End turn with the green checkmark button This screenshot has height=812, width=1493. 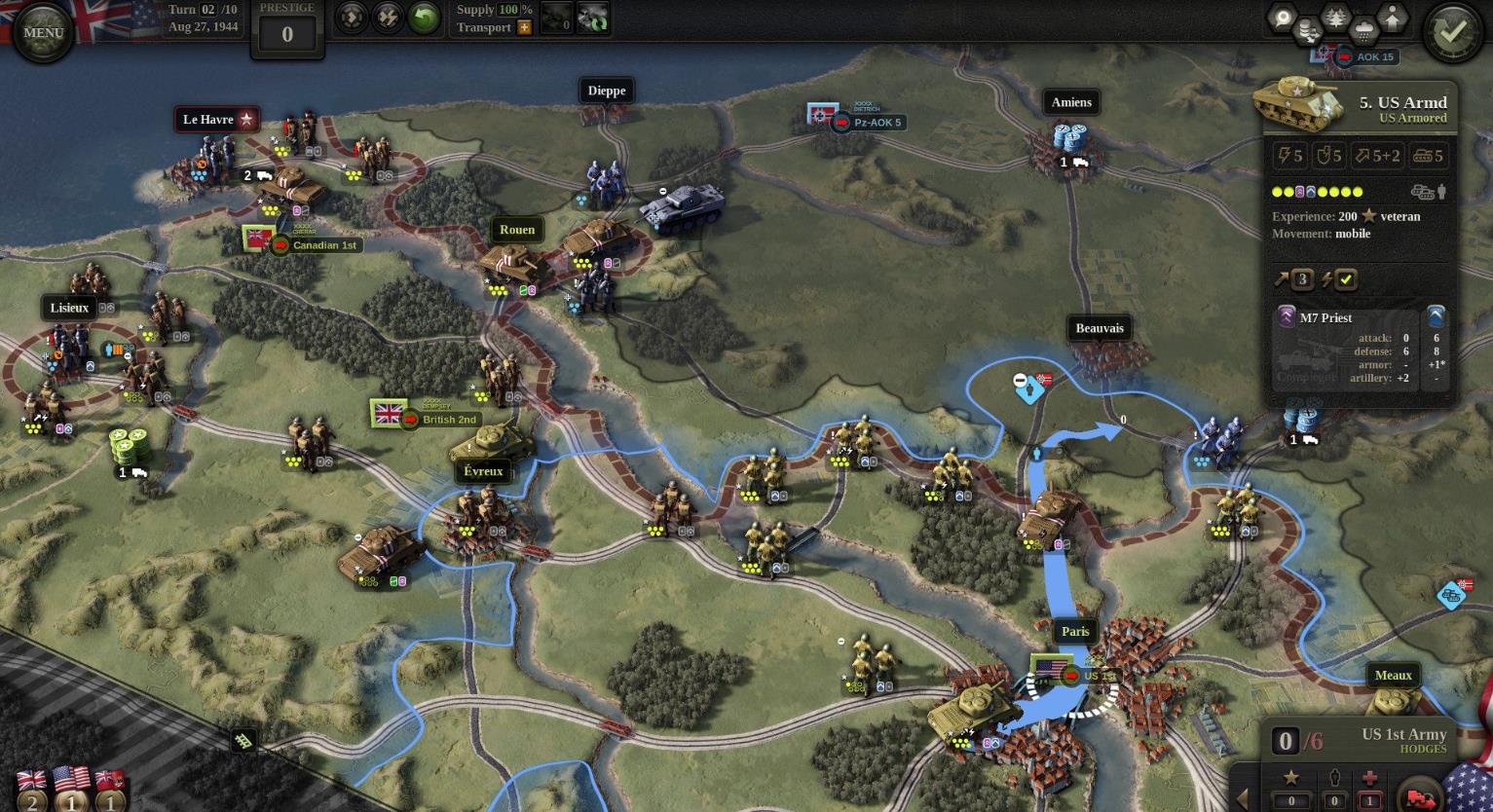[1451, 32]
